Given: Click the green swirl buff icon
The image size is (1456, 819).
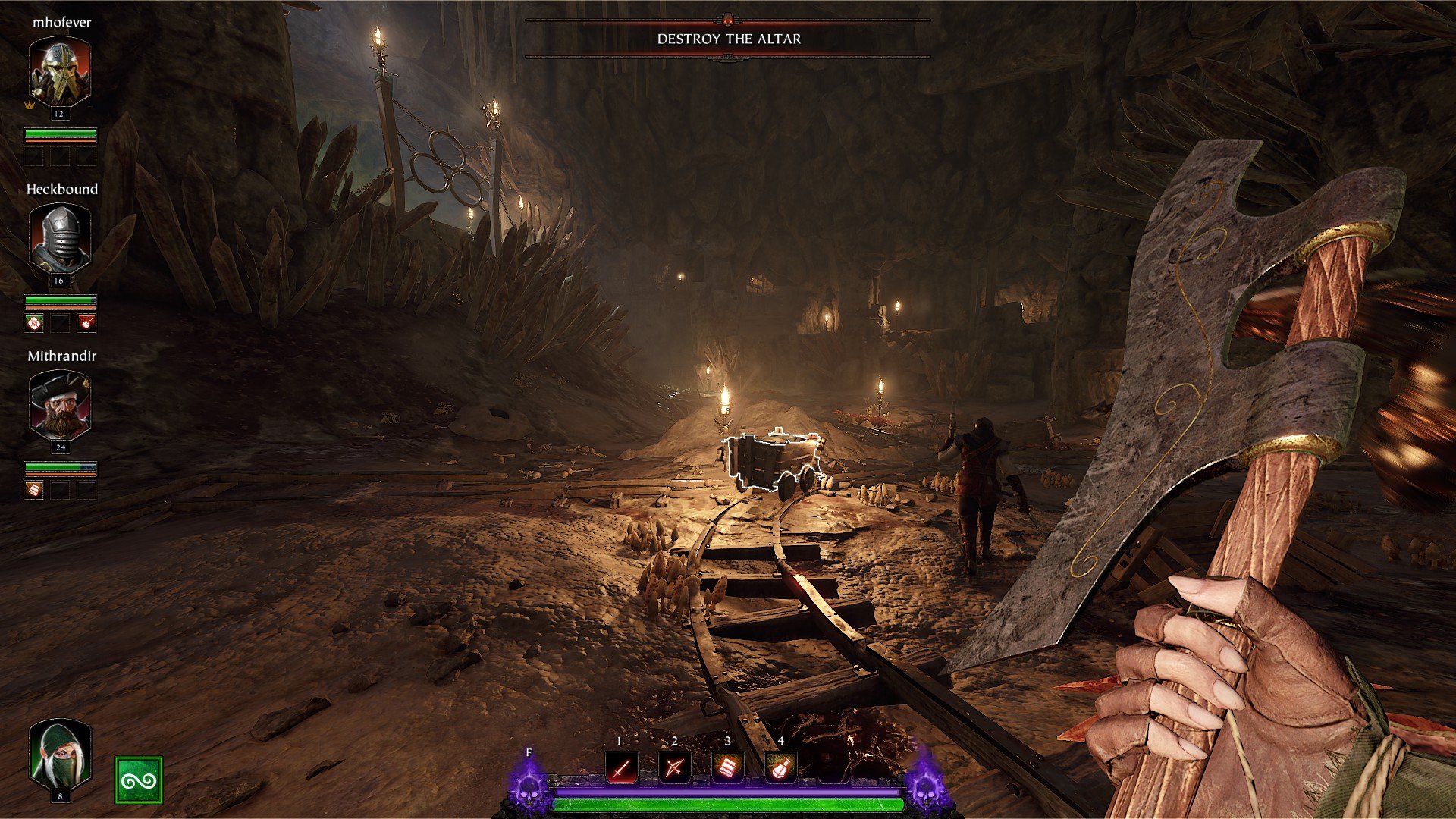Looking at the screenshot, I should point(139,780).
